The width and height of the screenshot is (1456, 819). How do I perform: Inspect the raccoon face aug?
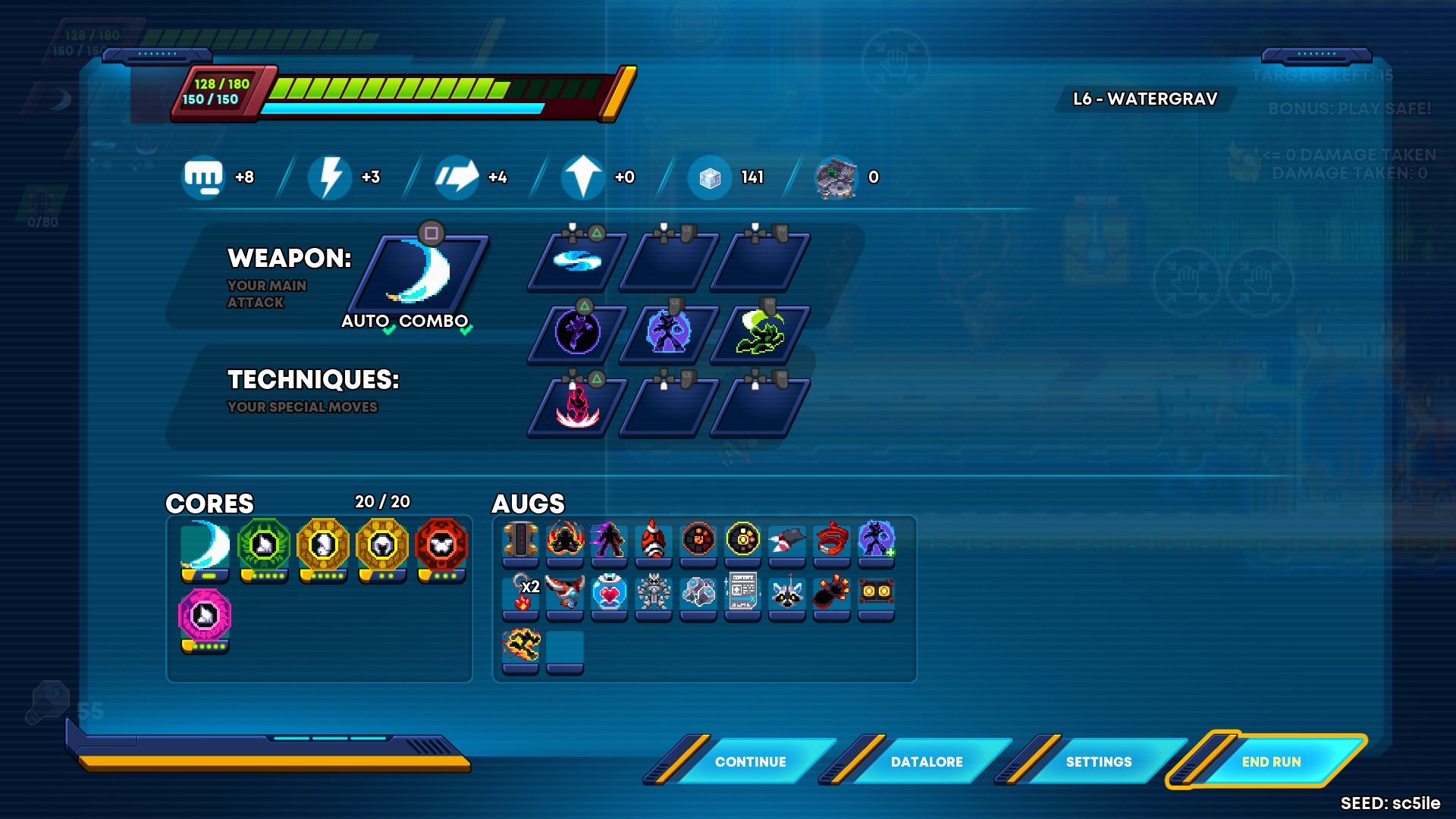click(787, 592)
